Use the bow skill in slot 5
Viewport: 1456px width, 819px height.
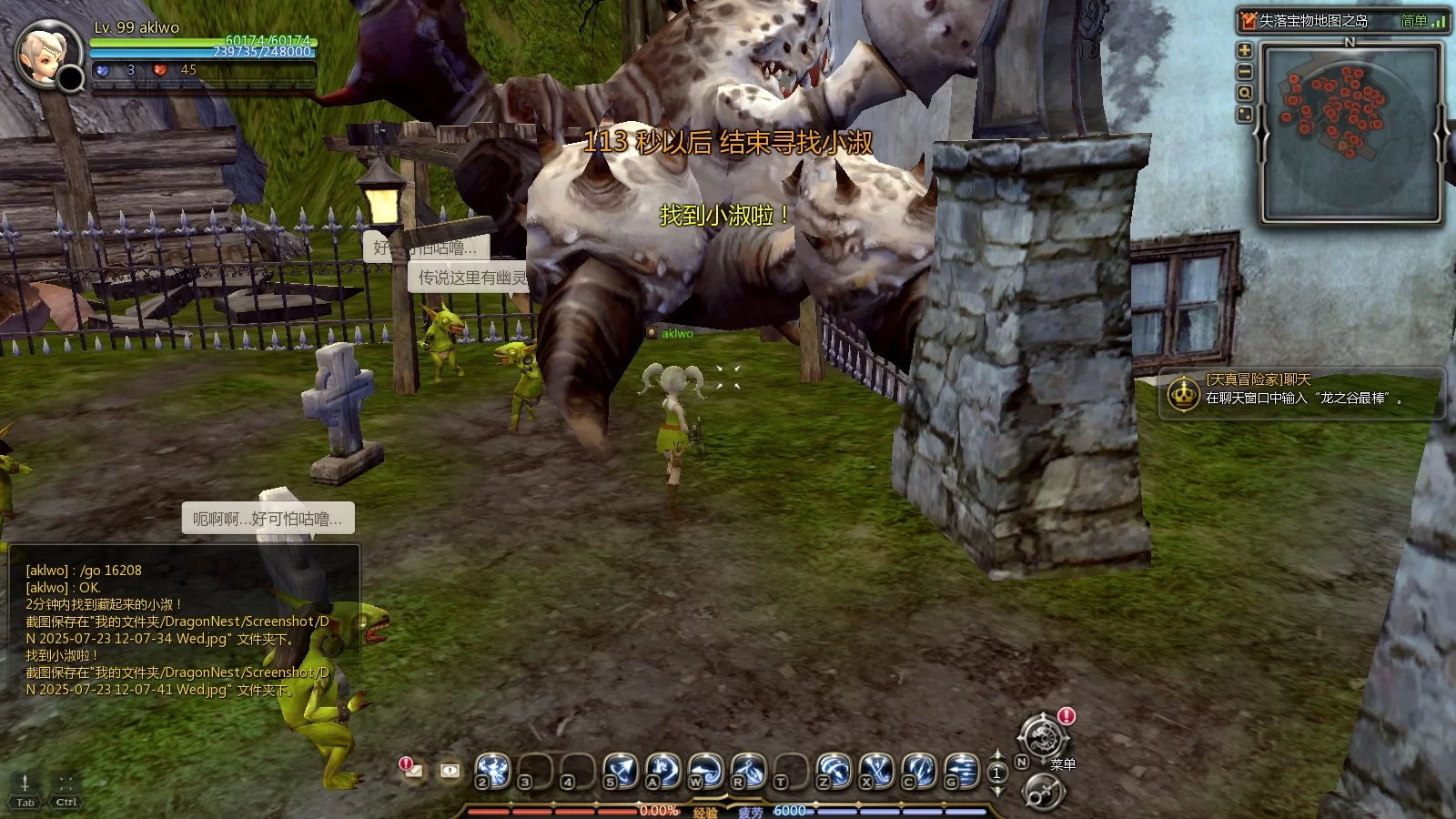tap(621, 770)
